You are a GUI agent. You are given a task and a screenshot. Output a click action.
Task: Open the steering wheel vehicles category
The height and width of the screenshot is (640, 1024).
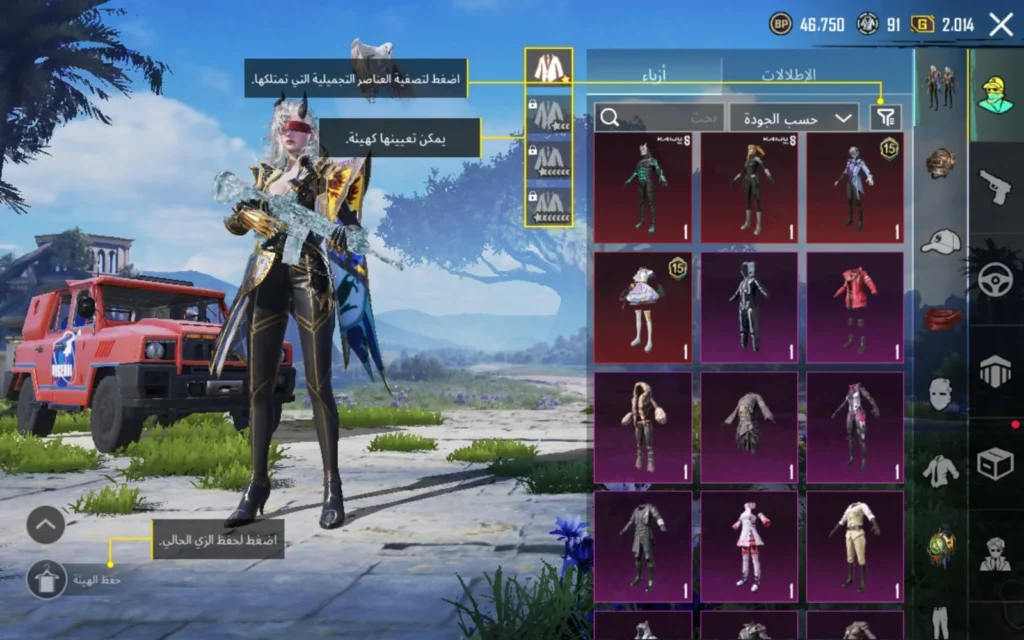995,282
